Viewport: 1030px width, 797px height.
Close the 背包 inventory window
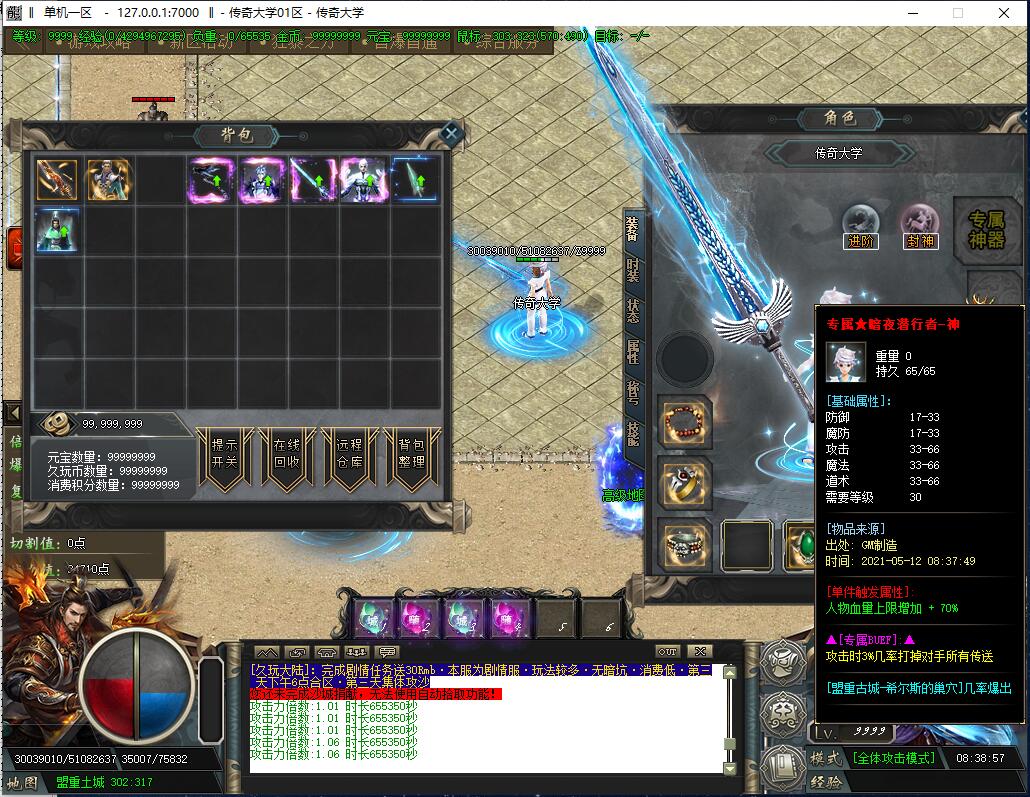[451, 133]
